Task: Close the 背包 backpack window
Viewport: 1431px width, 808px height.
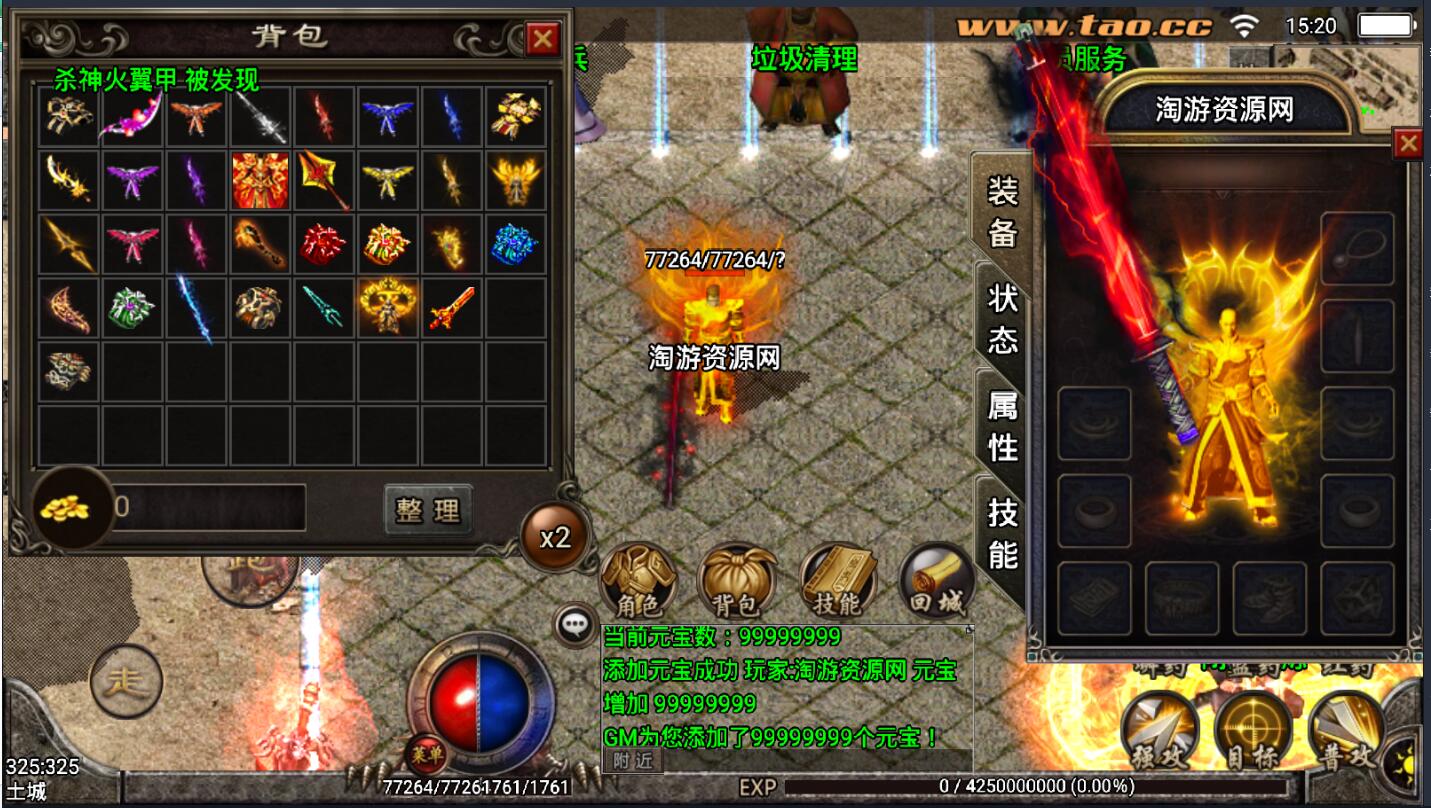Action: pyautogui.click(x=542, y=39)
